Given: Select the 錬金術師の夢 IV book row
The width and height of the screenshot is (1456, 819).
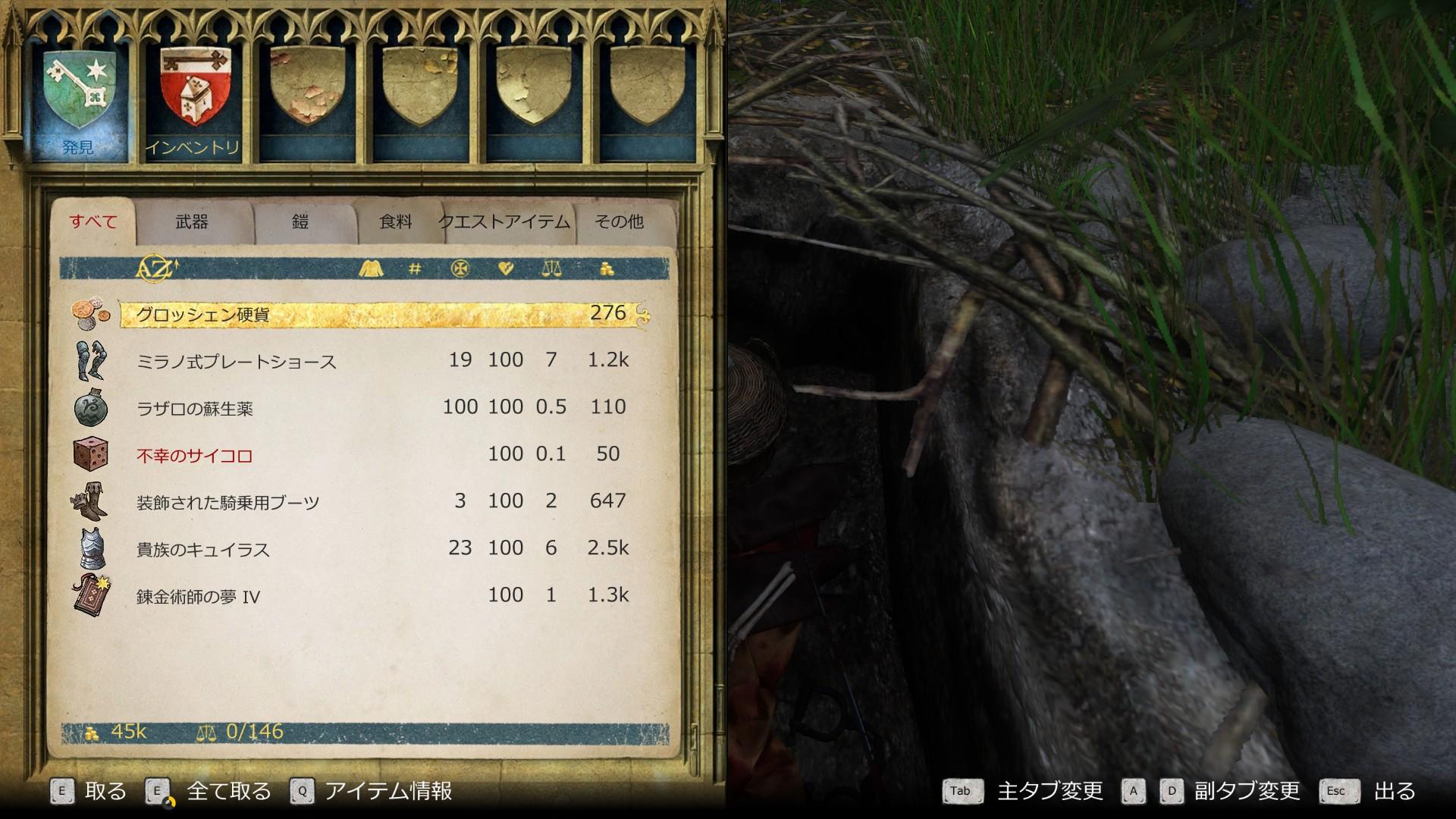Looking at the screenshot, I should [379, 596].
